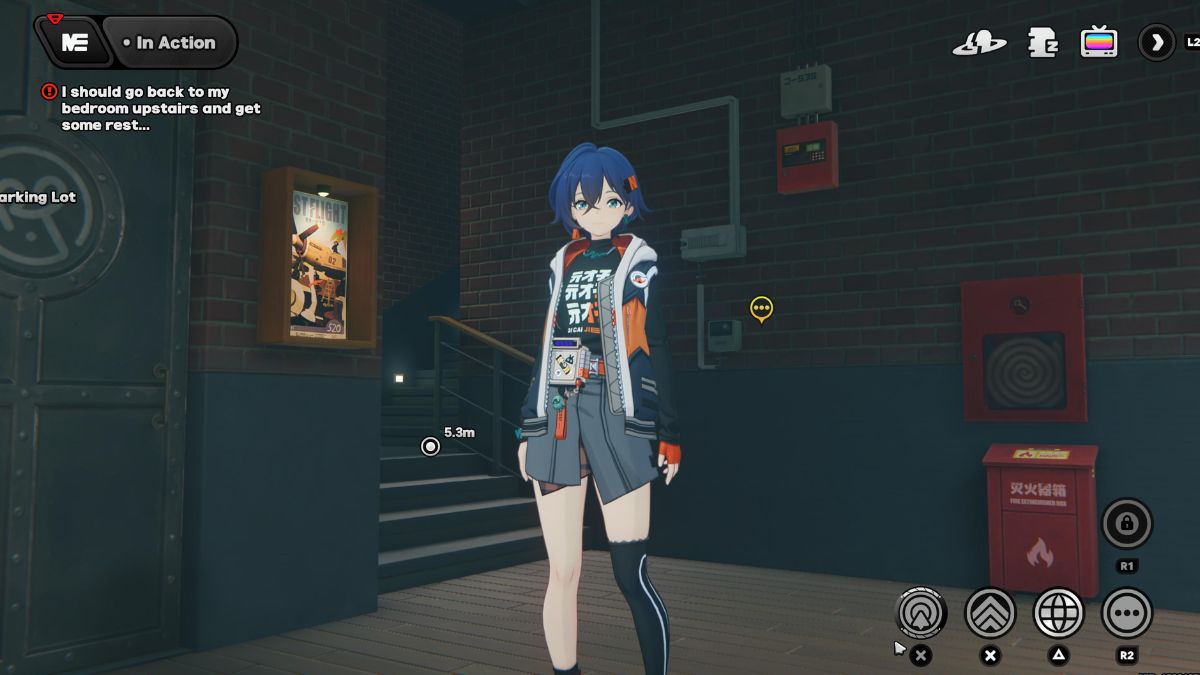Click the yellow speech bubble interaction marker

[761, 309]
